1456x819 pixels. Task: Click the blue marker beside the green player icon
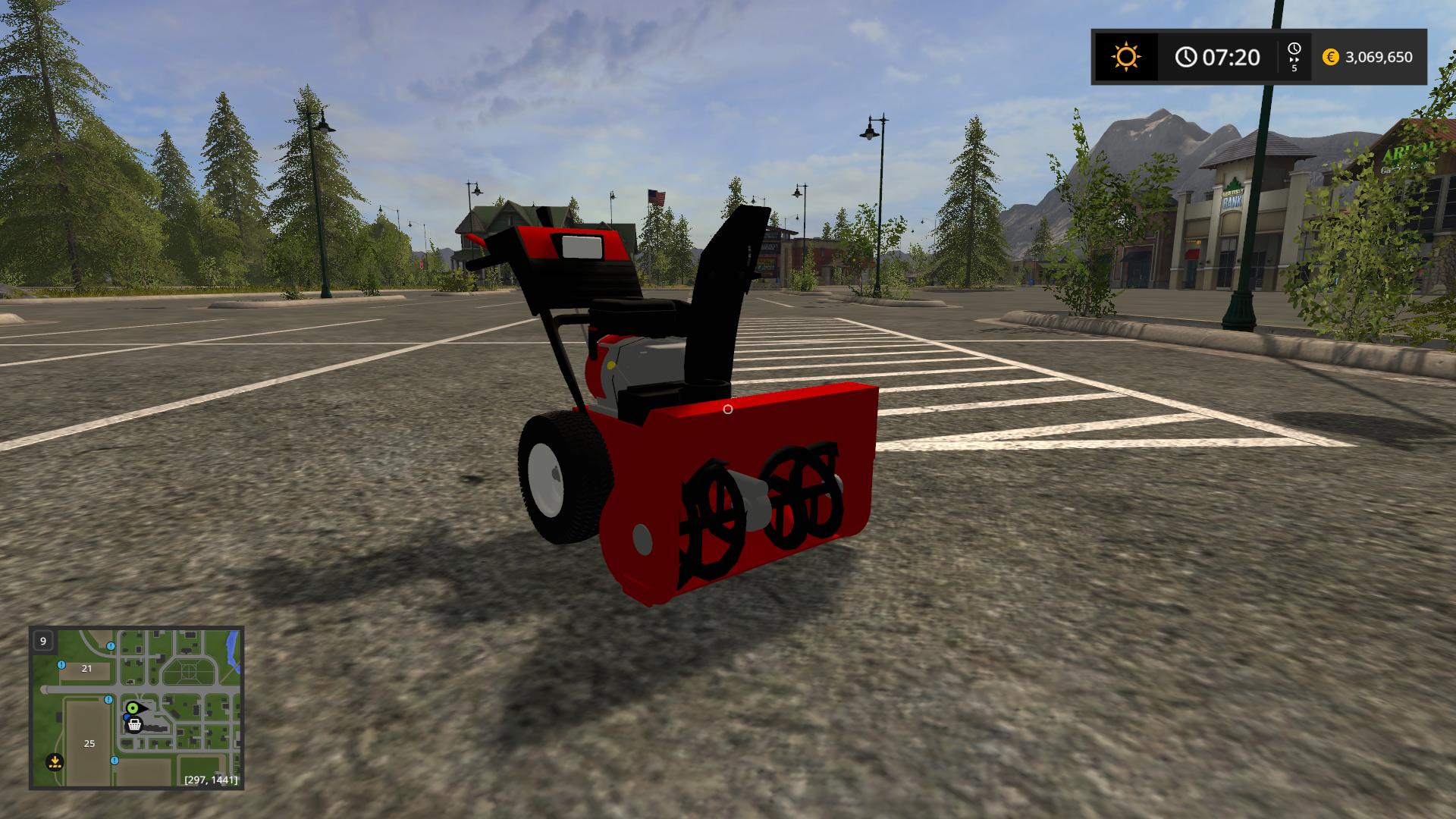point(126,717)
